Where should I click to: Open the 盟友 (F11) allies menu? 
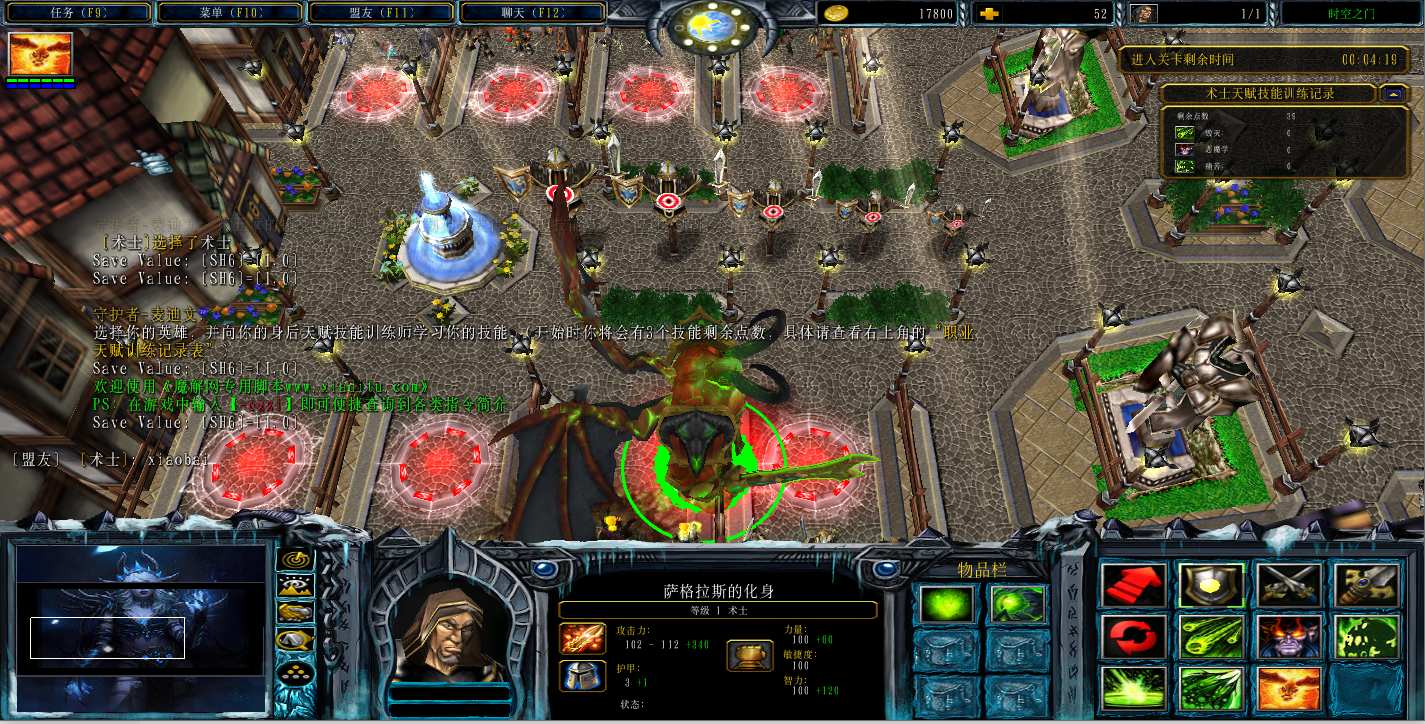(x=382, y=13)
